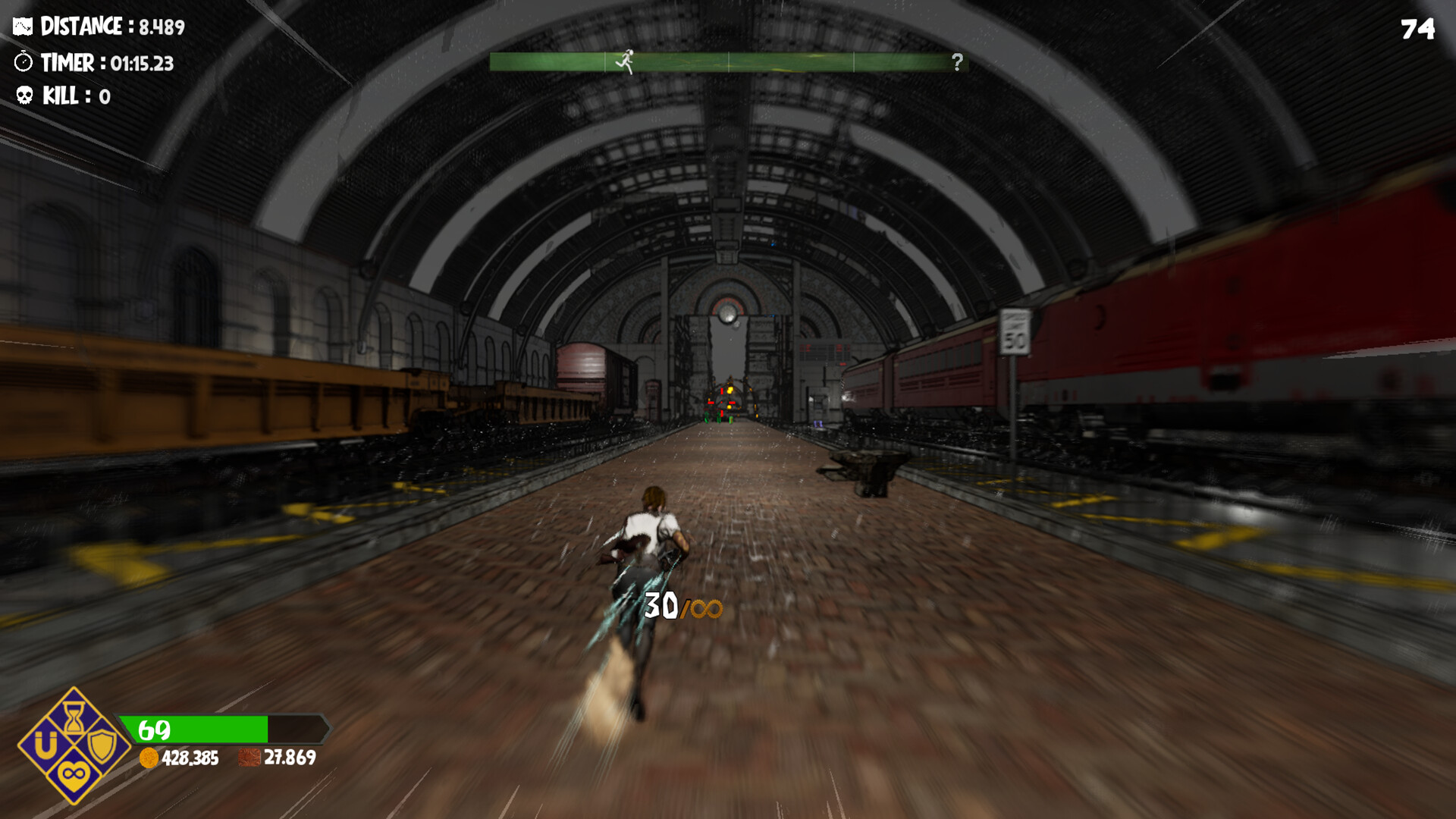Click the diamond-shaped power-up badge cluster
The image size is (1456, 819).
point(73,746)
